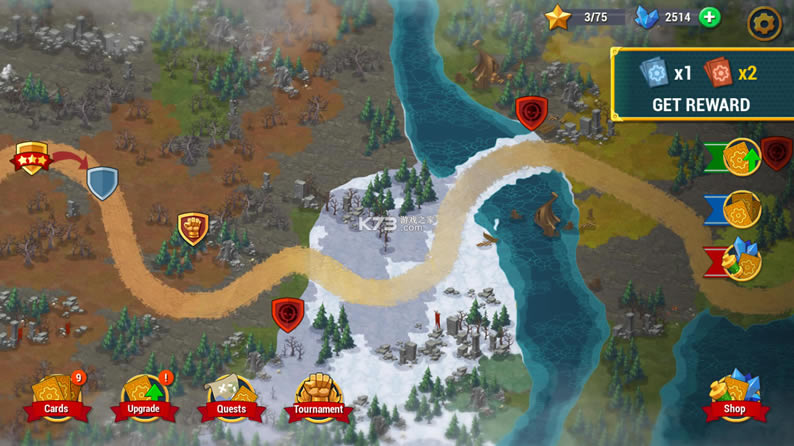Screen dimensions: 794x446
Task: Open the Upgrade menu
Action: coord(144,398)
